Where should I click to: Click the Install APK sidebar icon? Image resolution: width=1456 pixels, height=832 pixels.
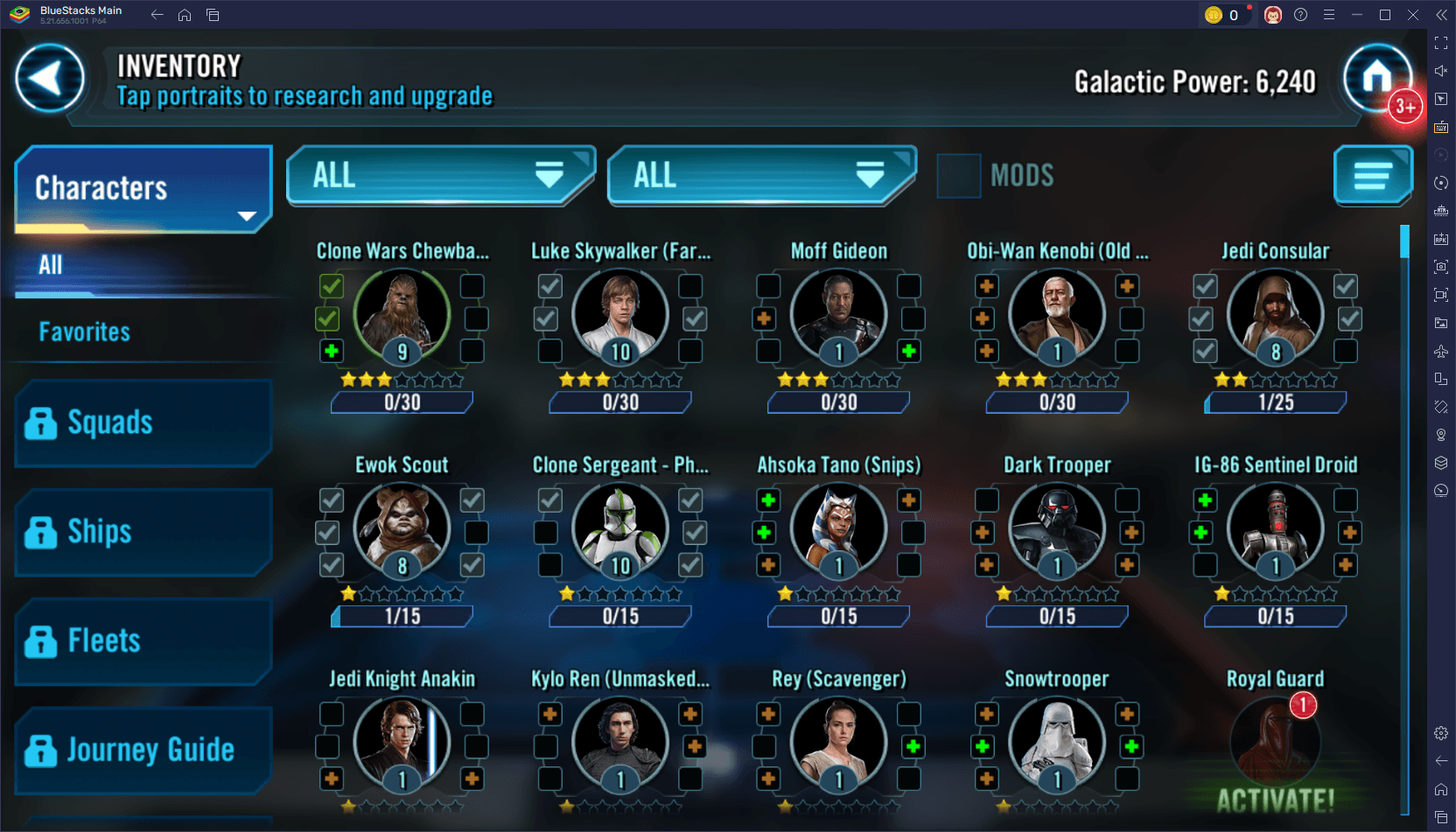point(1441,238)
